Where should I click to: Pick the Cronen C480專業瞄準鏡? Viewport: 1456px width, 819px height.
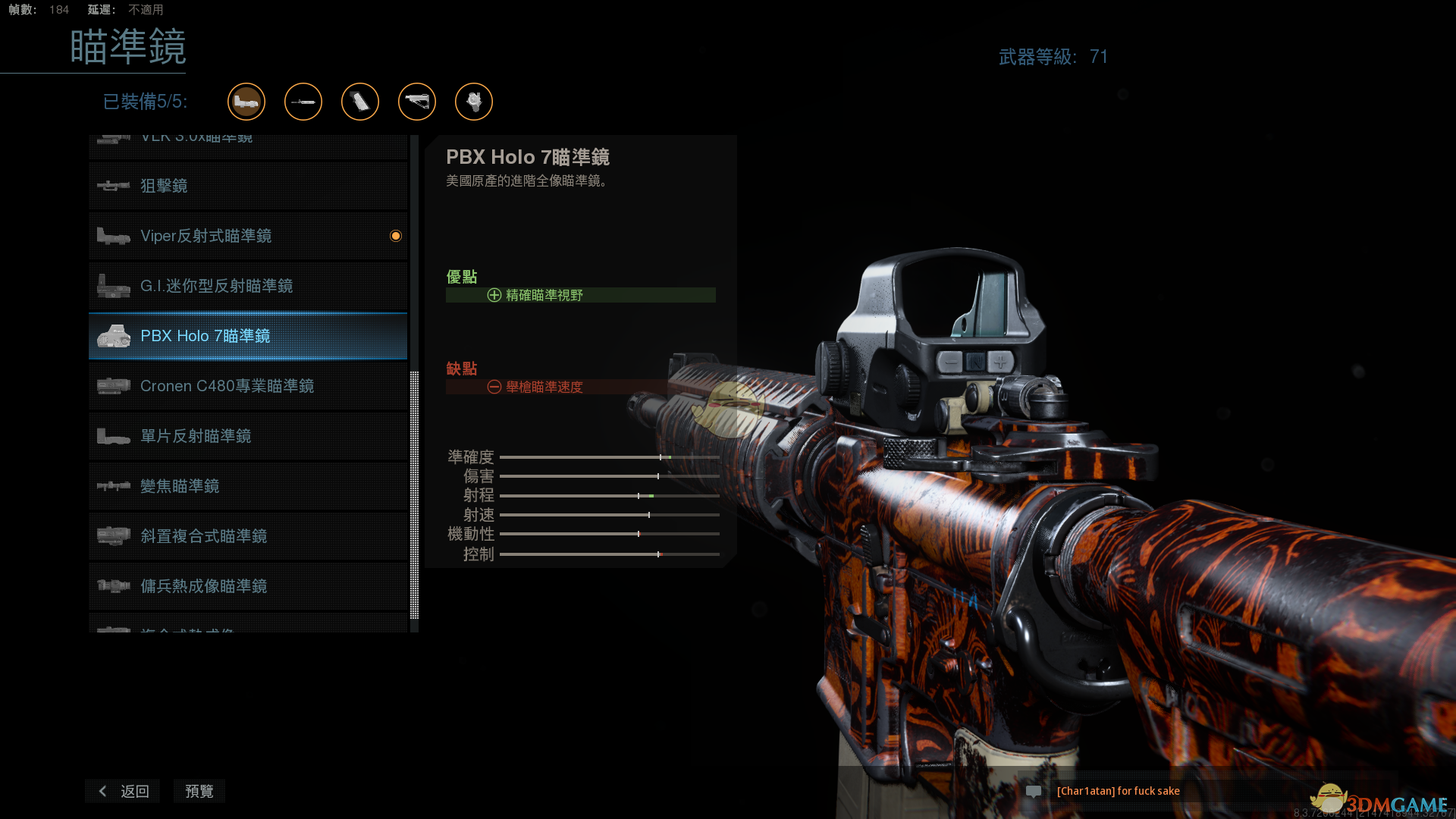pyautogui.click(x=247, y=386)
